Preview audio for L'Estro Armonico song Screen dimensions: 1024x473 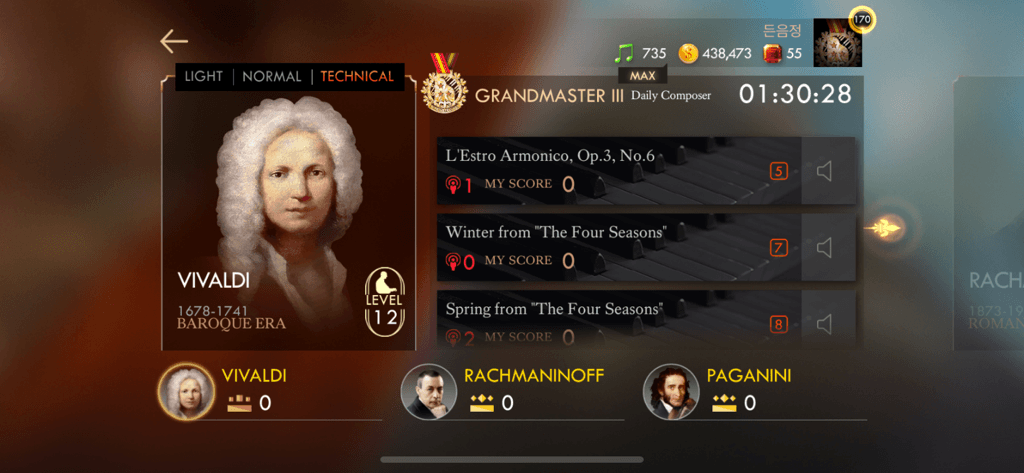coord(825,172)
